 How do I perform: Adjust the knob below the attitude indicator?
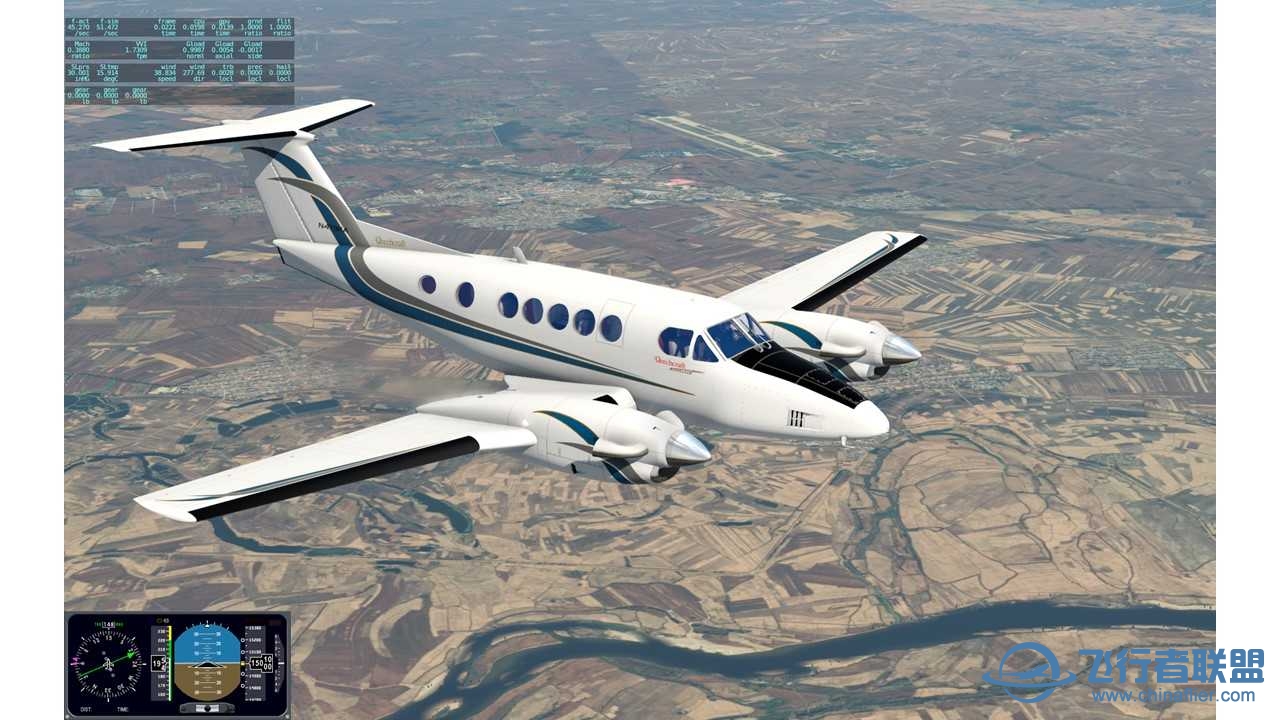pyautogui.click(x=206, y=707)
